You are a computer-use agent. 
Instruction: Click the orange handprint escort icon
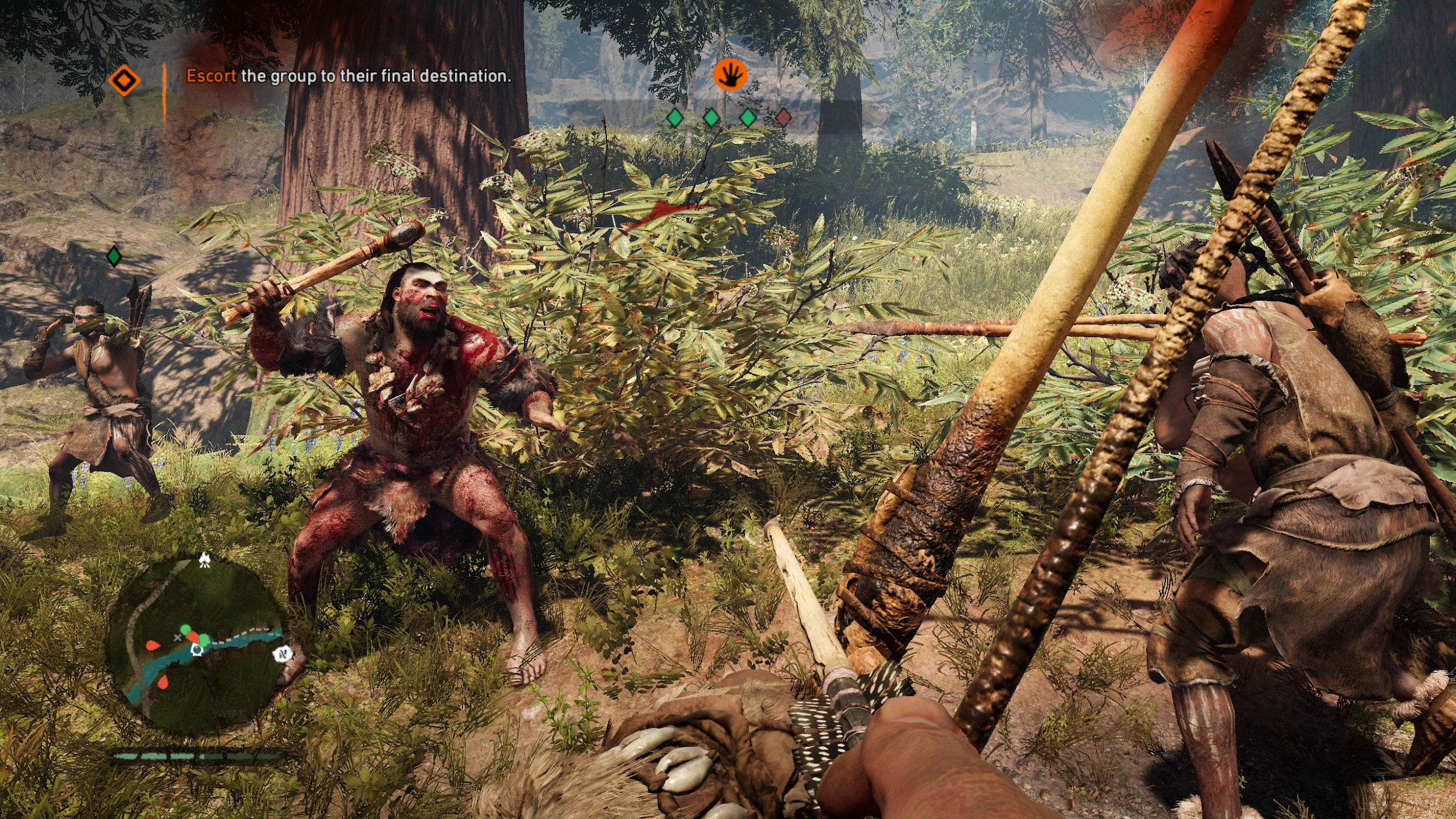[x=729, y=75]
